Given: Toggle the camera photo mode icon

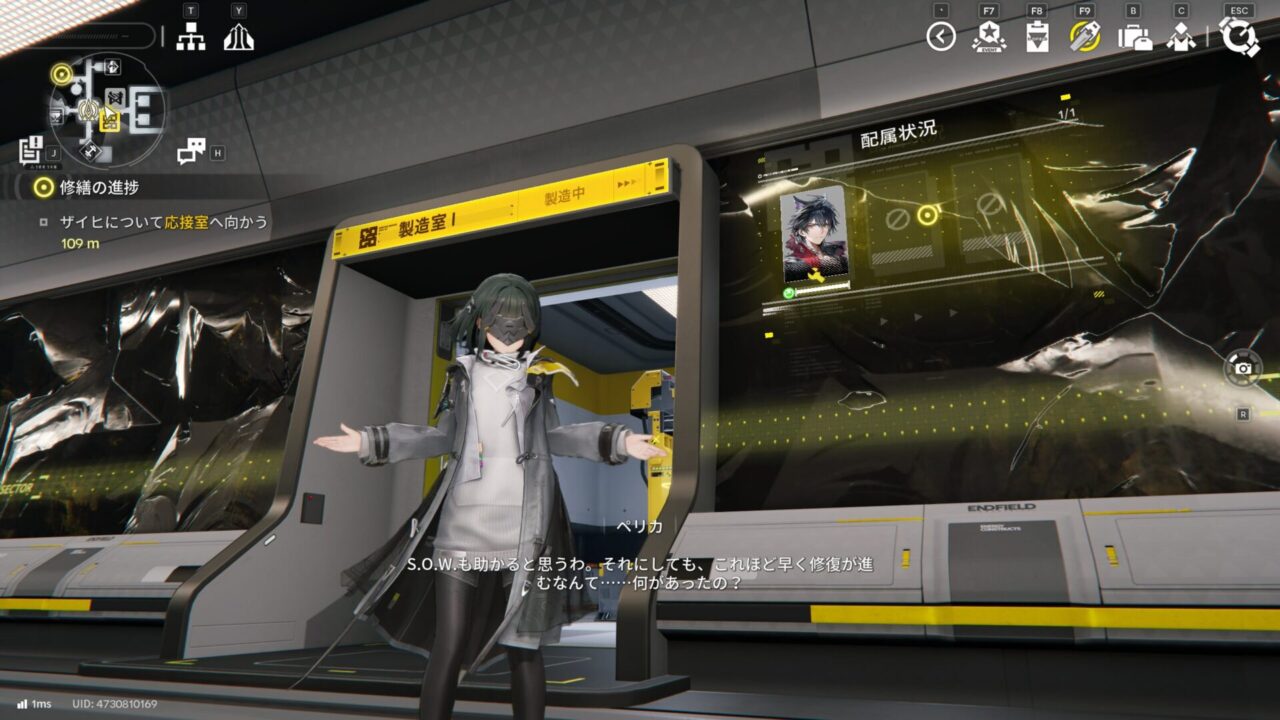Looking at the screenshot, I should [1243, 368].
